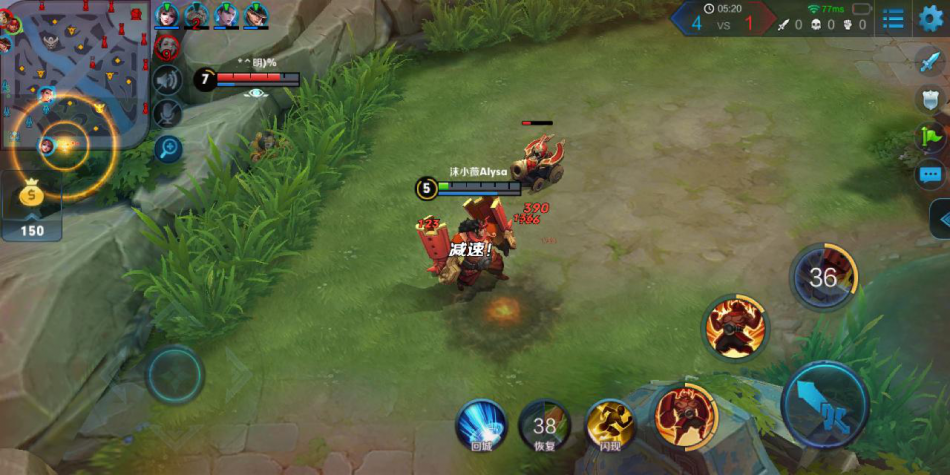Tap the basic attack button
Viewport: 950px width, 475px height.
point(824,405)
